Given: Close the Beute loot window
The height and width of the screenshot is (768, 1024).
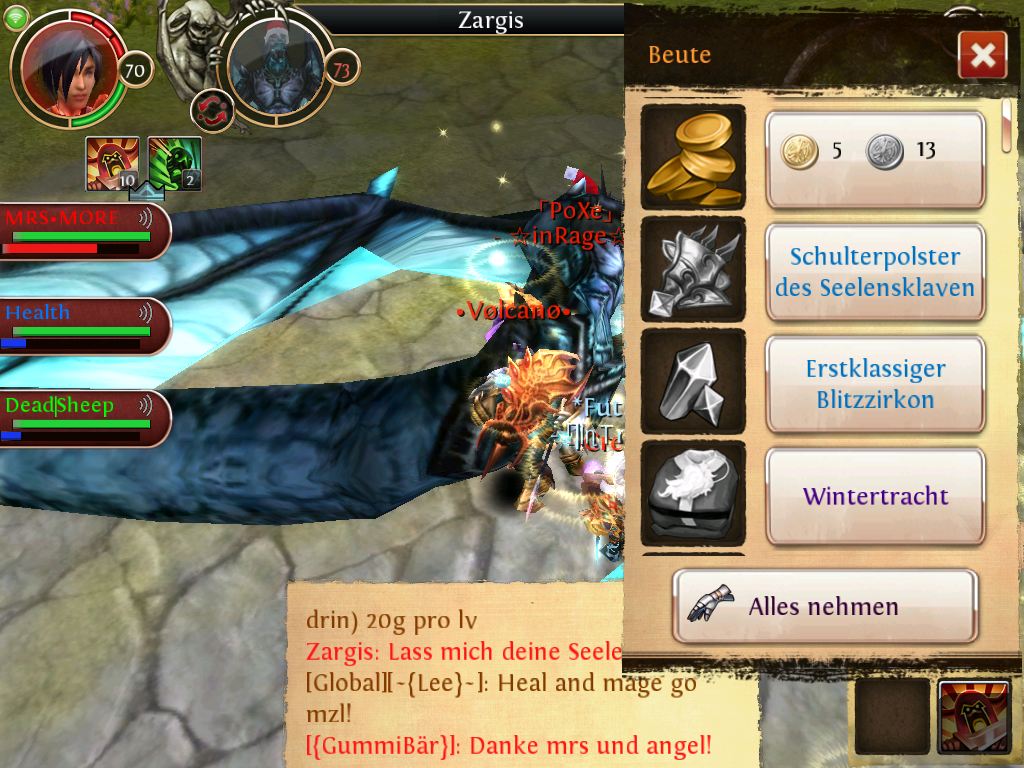Looking at the screenshot, I should pos(981,55).
